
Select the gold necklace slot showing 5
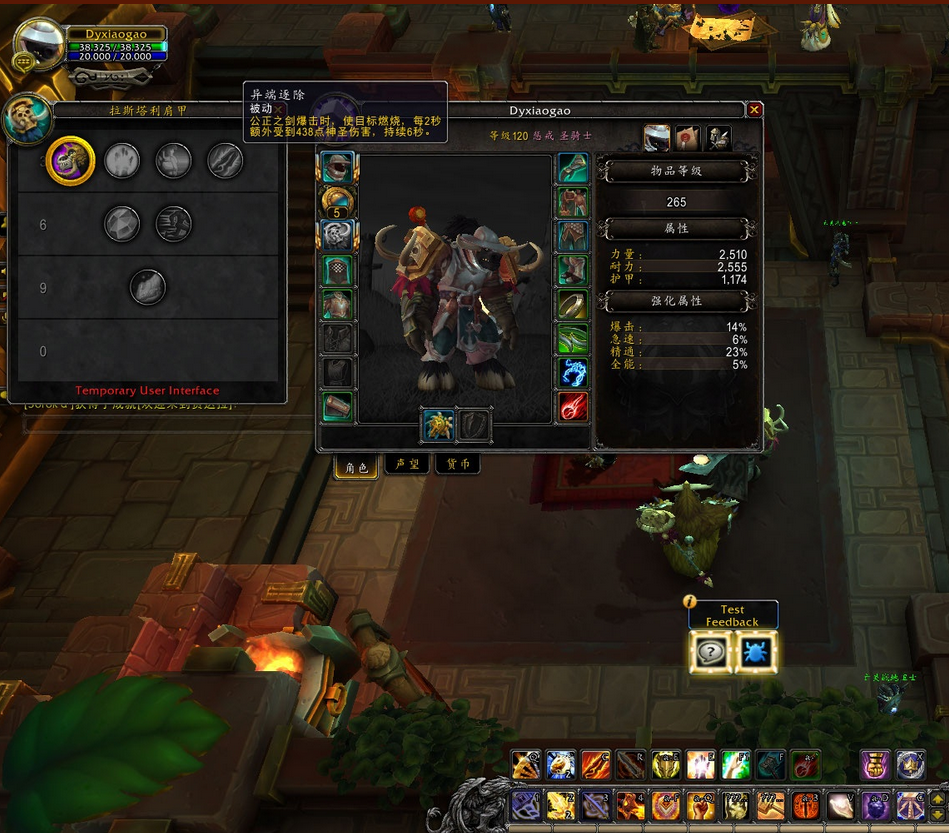point(339,203)
